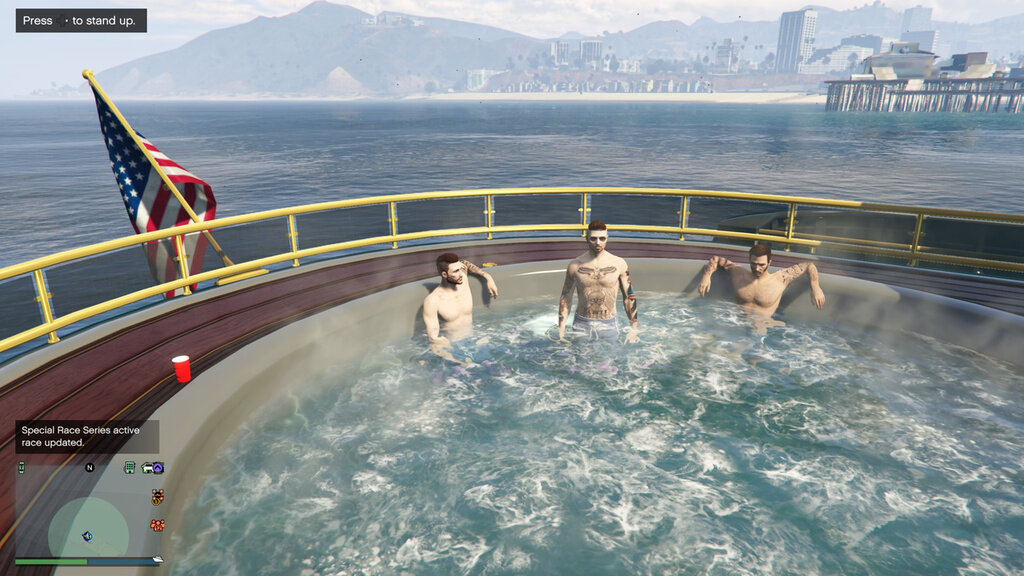Image resolution: width=1024 pixels, height=576 pixels.
Task: Click the yacht blip beside the health bar
Action: [x=157, y=559]
